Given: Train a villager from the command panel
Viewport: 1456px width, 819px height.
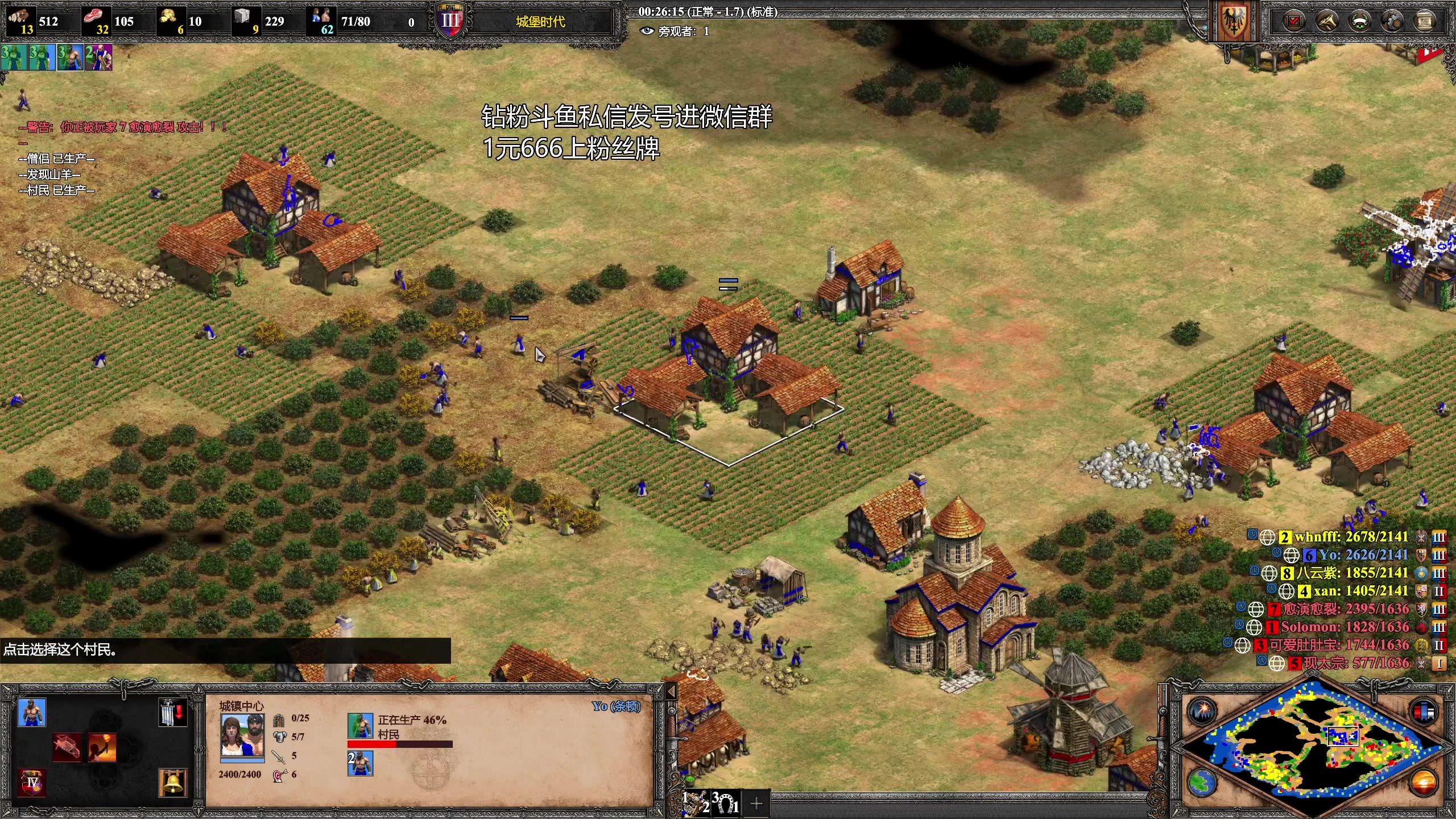Looking at the screenshot, I should click(32, 712).
